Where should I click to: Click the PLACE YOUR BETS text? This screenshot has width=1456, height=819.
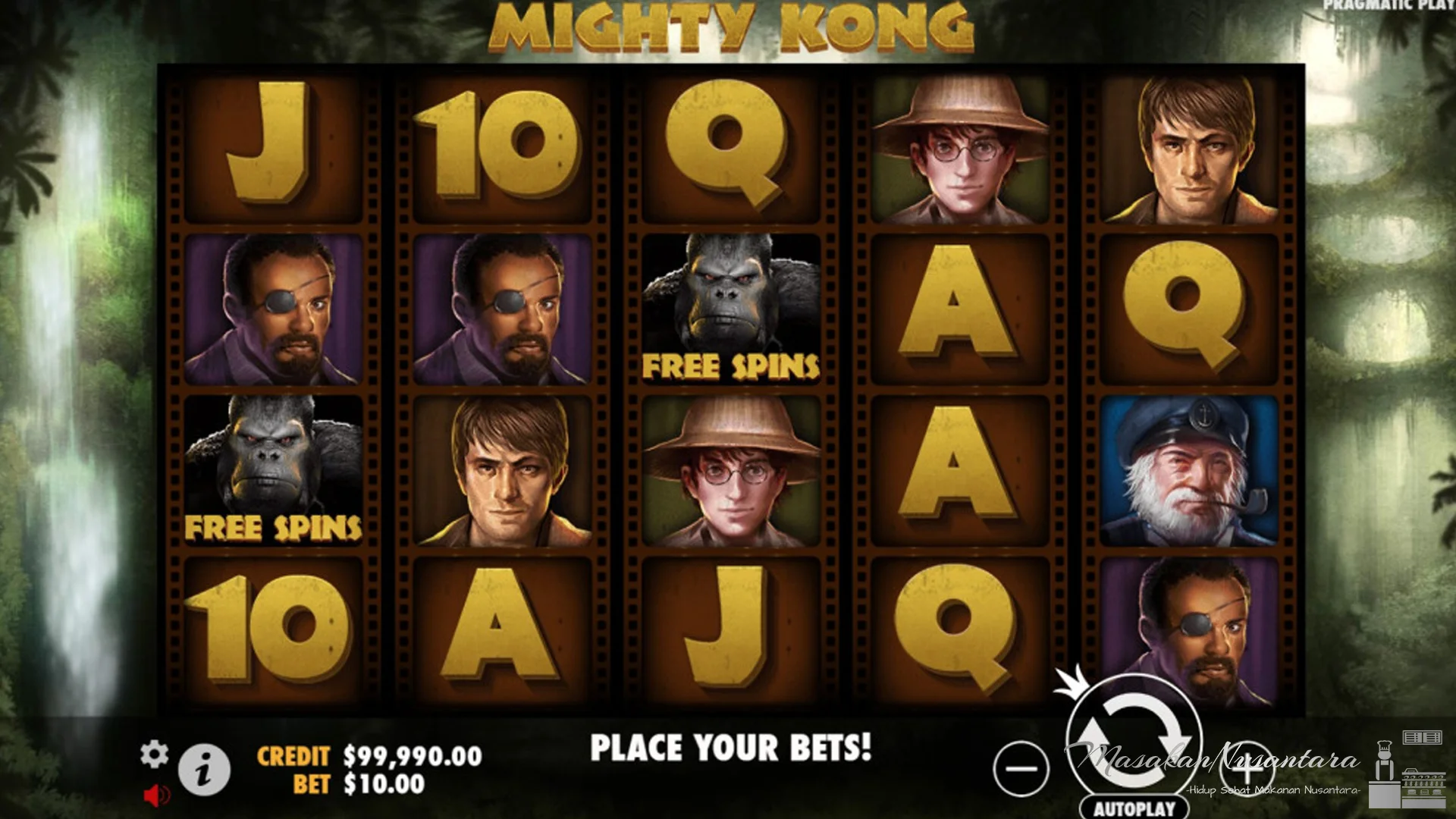[730, 747]
